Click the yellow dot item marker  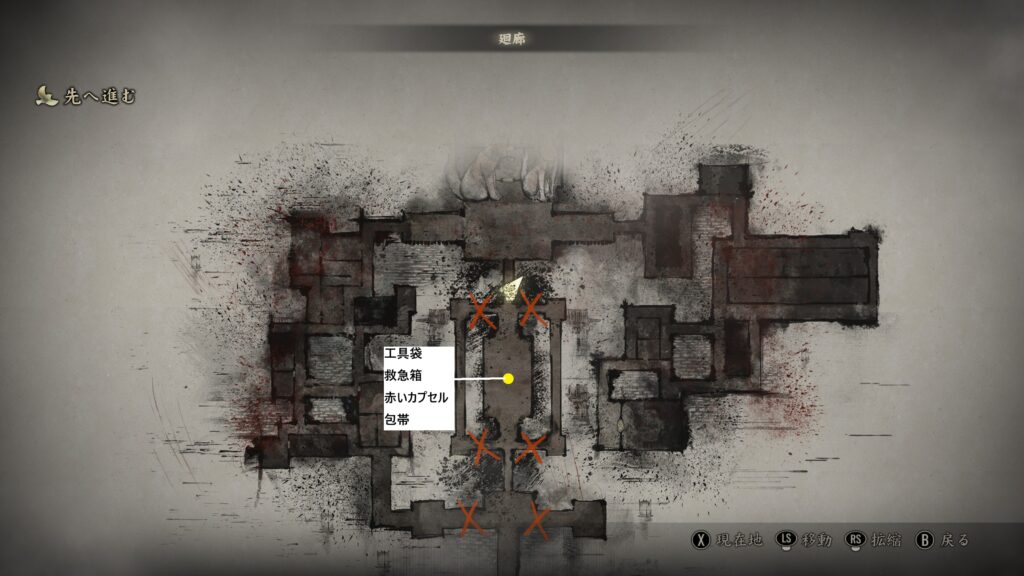tap(508, 378)
